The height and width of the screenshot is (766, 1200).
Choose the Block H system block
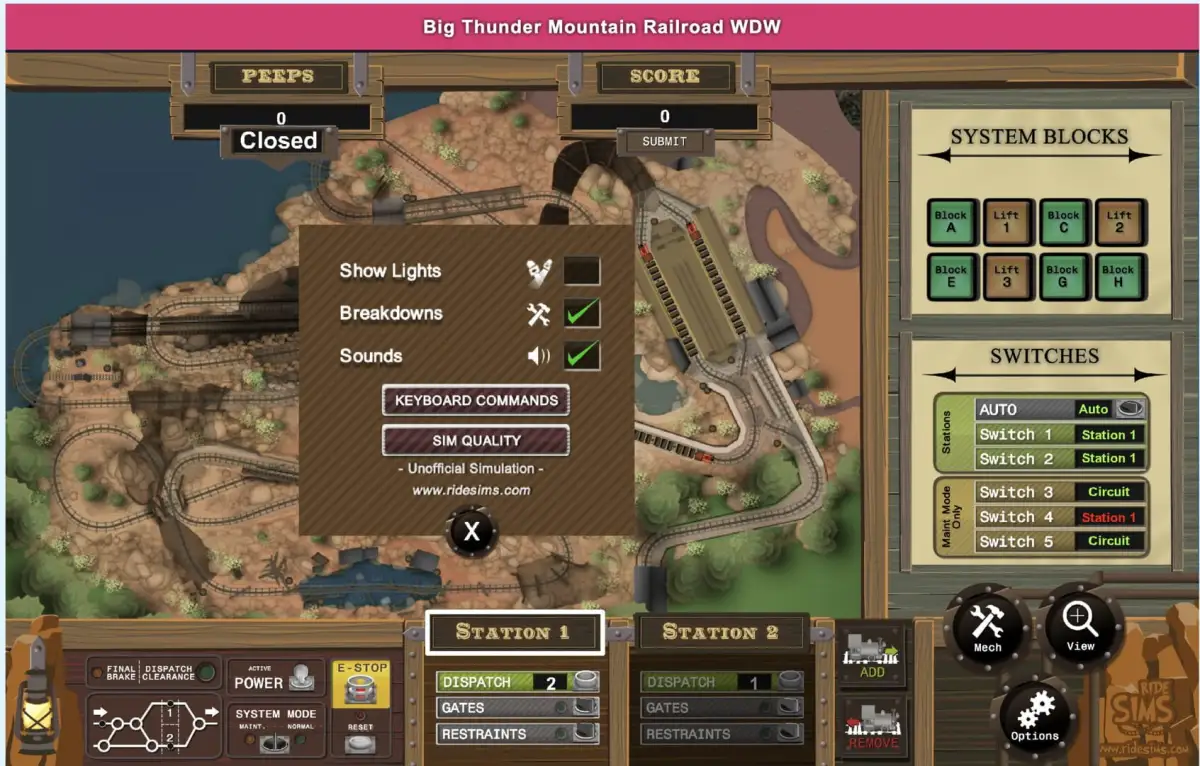point(1118,277)
